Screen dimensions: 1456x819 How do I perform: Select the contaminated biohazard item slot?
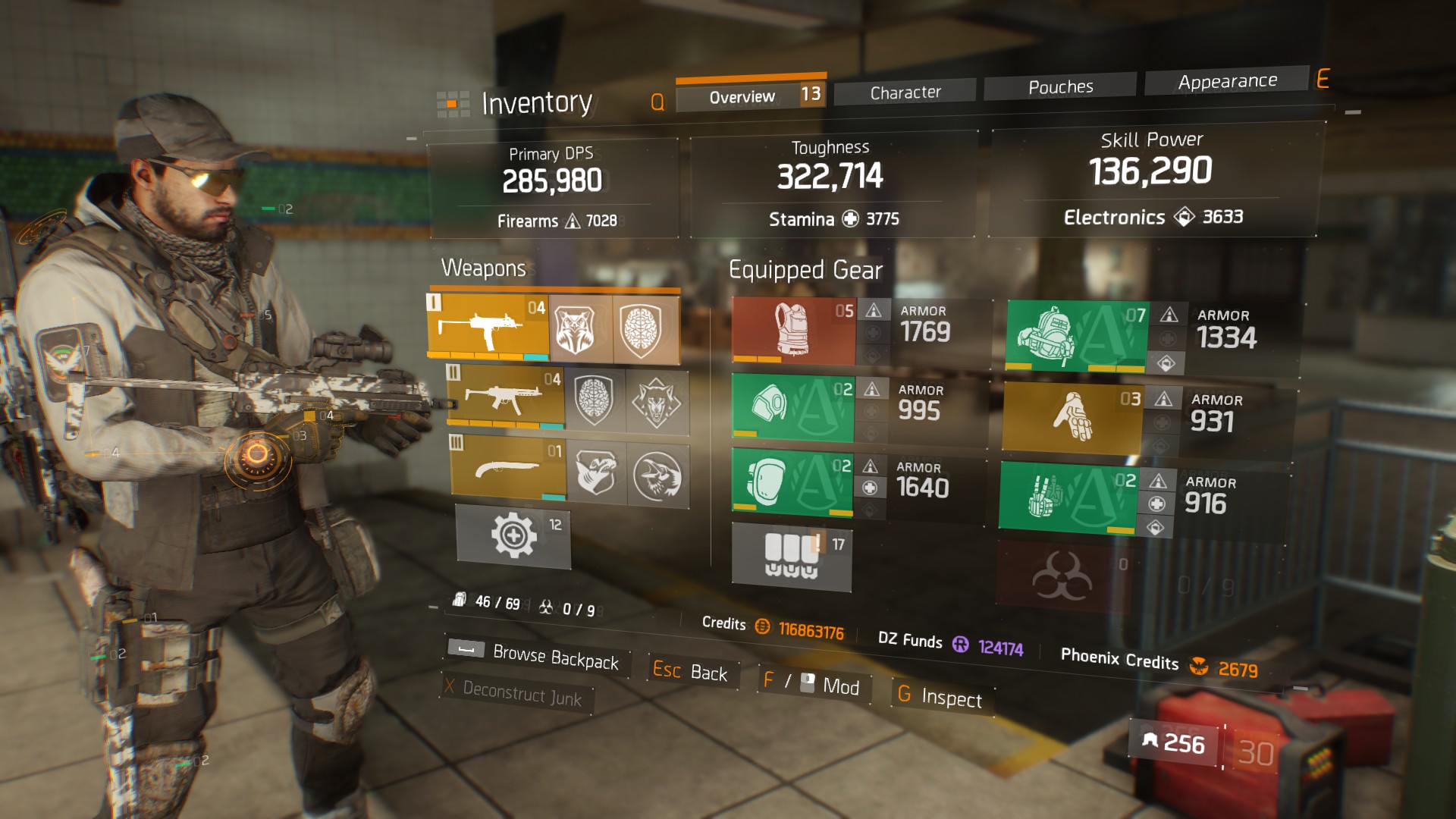point(1062,576)
